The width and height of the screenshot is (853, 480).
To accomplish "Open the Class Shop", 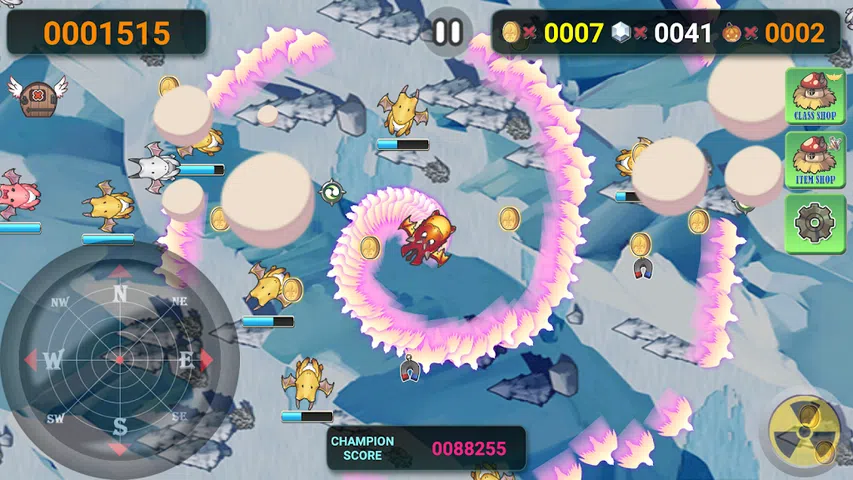I will pos(815,96).
